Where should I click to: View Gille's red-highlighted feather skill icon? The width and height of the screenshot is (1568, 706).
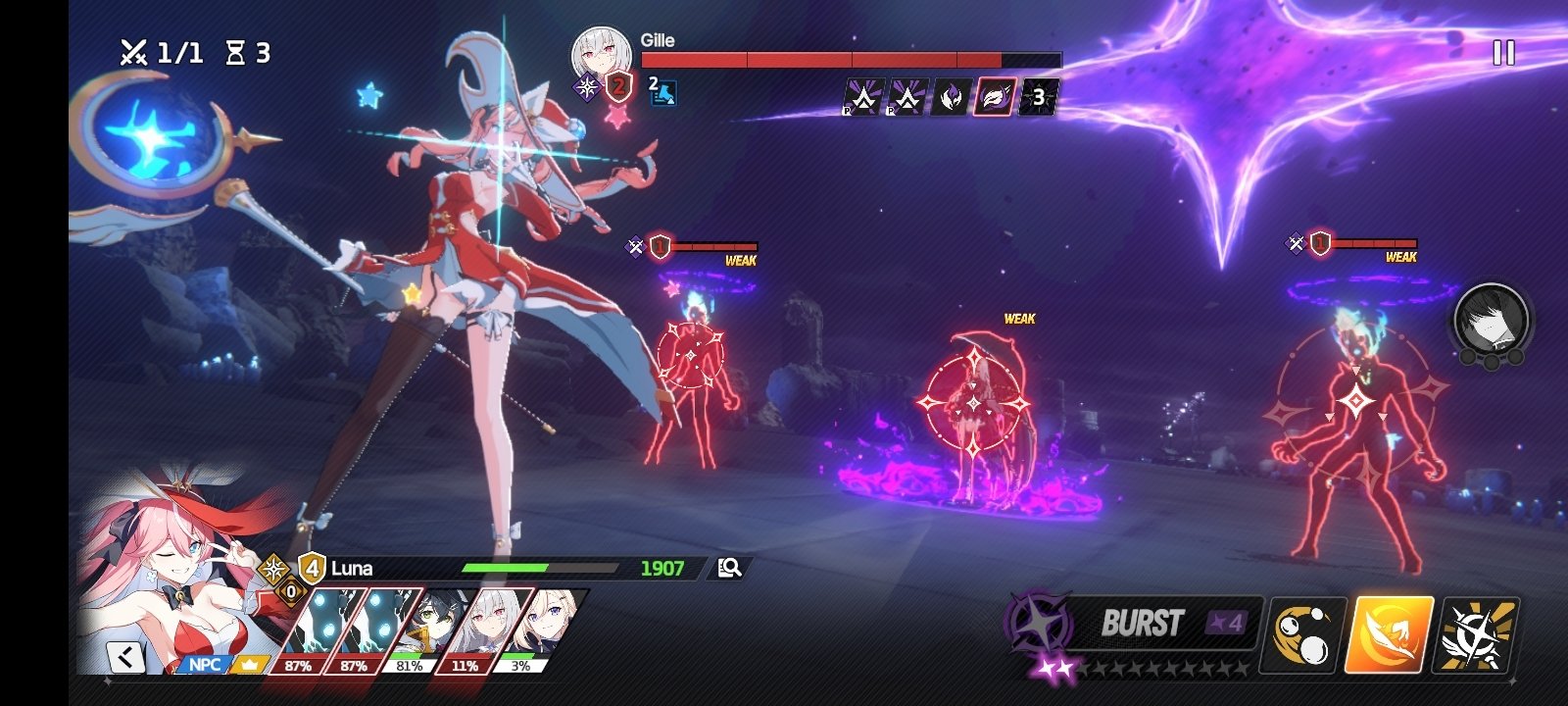(x=994, y=97)
